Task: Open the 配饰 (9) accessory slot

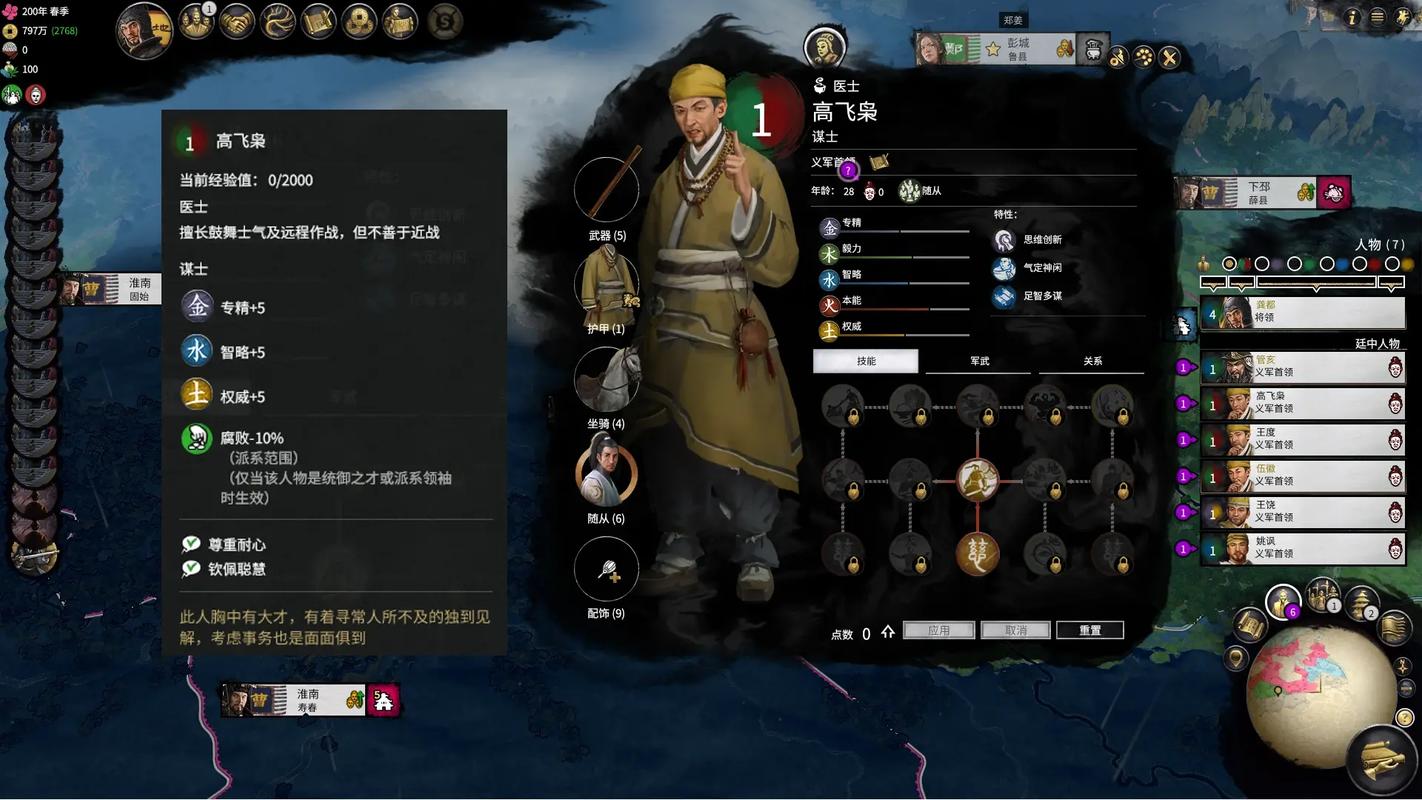Action: 605,567
